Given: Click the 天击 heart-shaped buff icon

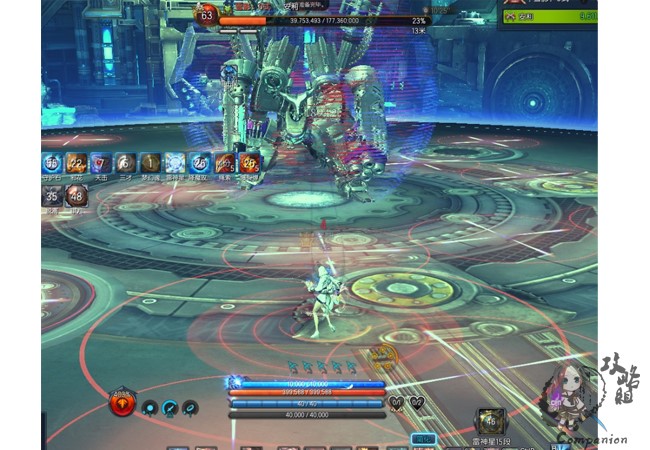Looking at the screenshot, I should coord(101,163).
